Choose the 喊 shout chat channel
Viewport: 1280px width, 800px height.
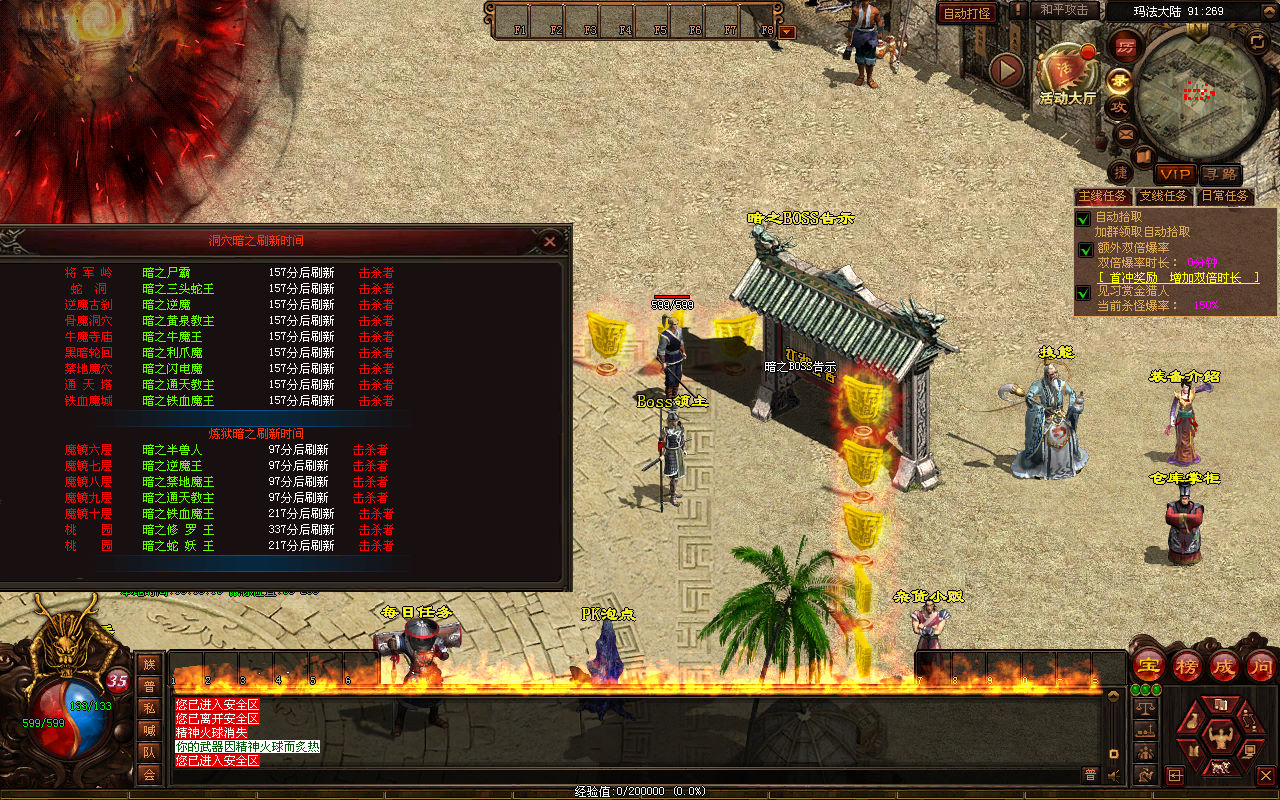pyautogui.click(x=149, y=730)
